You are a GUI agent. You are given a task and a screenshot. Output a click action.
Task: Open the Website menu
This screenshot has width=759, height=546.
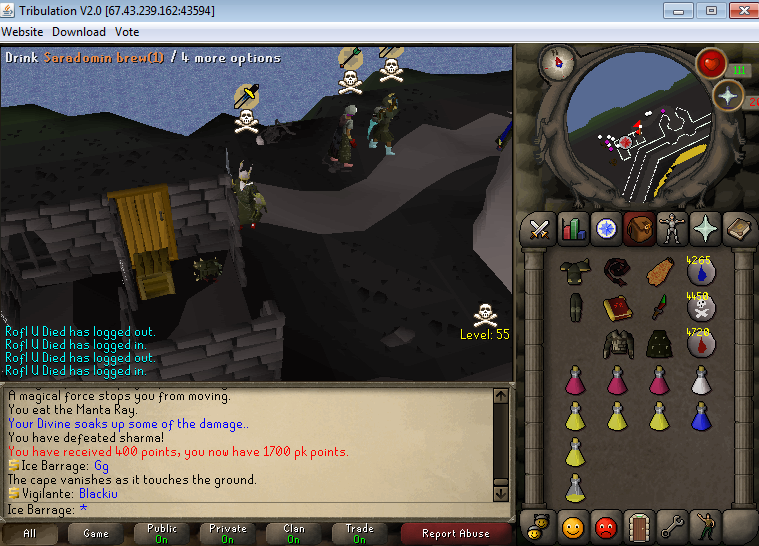(x=22, y=32)
